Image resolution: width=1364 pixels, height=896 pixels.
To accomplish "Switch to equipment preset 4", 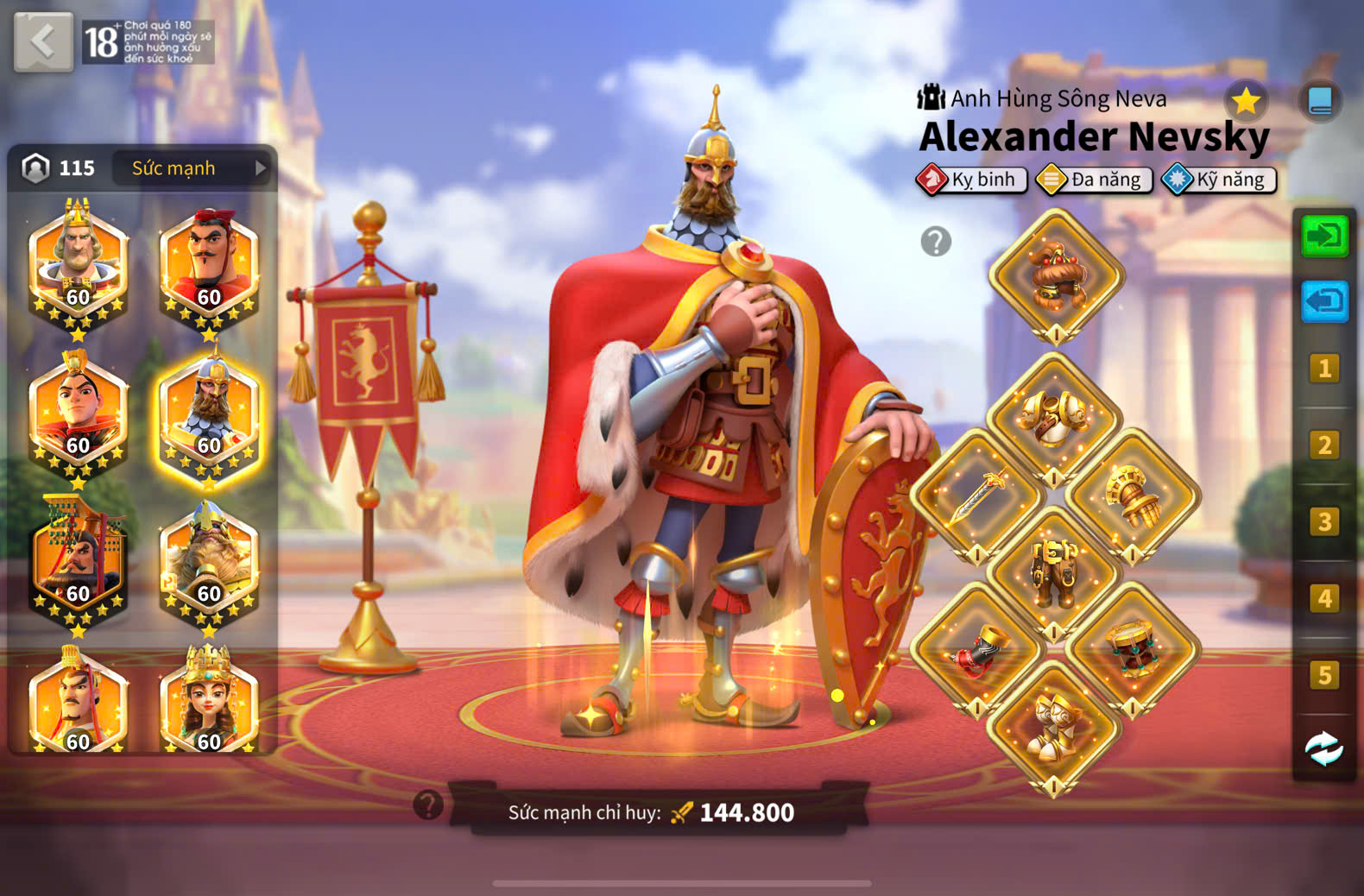I will click(x=1323, y=598).
